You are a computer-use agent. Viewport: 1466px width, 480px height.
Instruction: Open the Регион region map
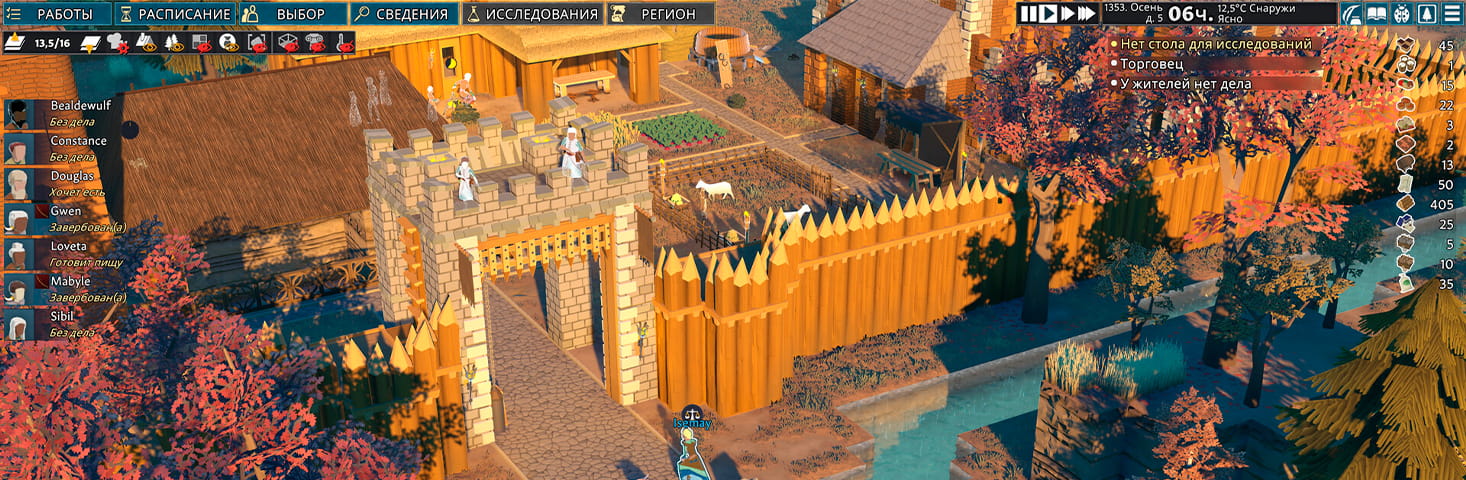(661, 14)
